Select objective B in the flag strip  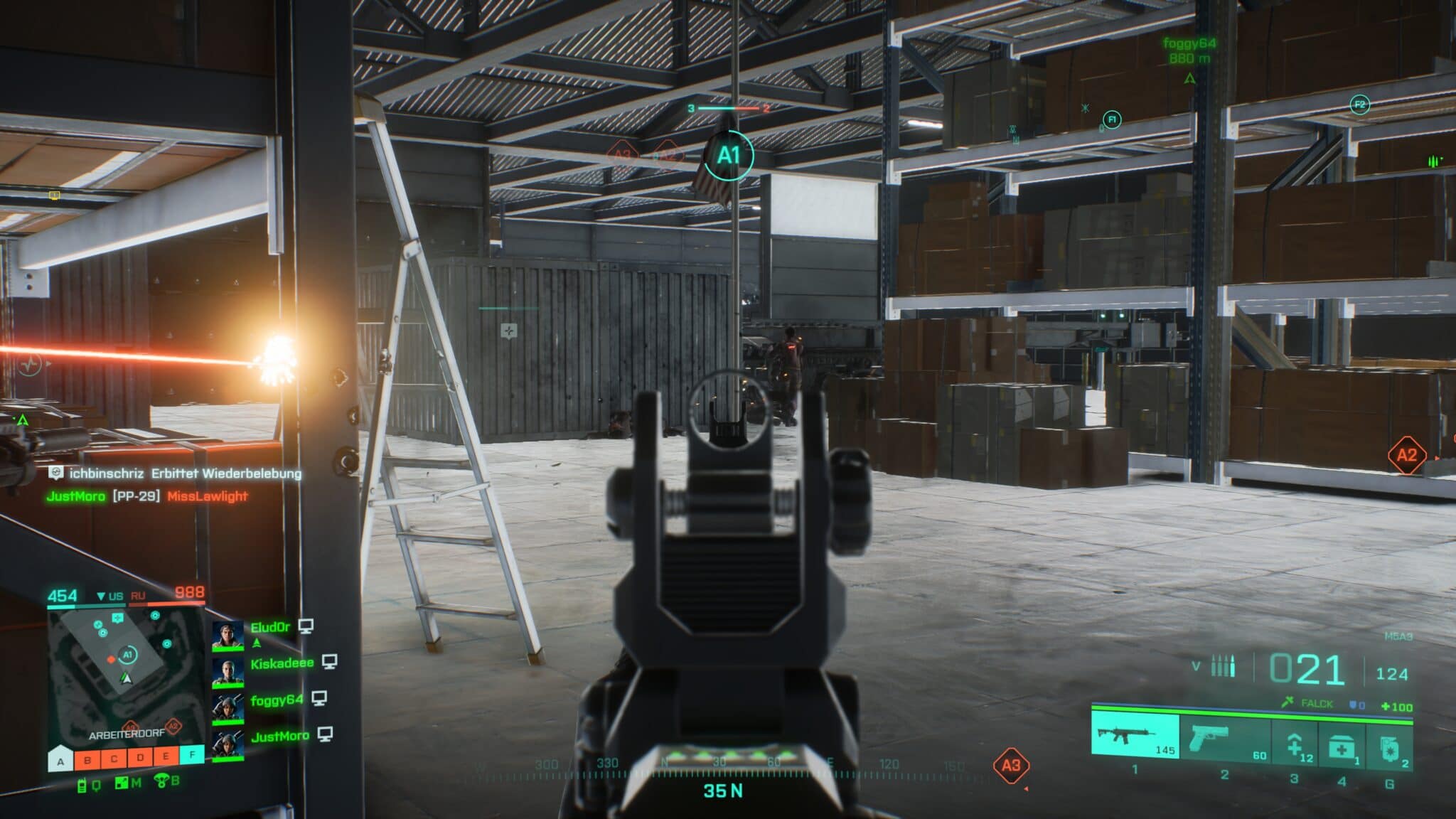(x=87, y=759)
